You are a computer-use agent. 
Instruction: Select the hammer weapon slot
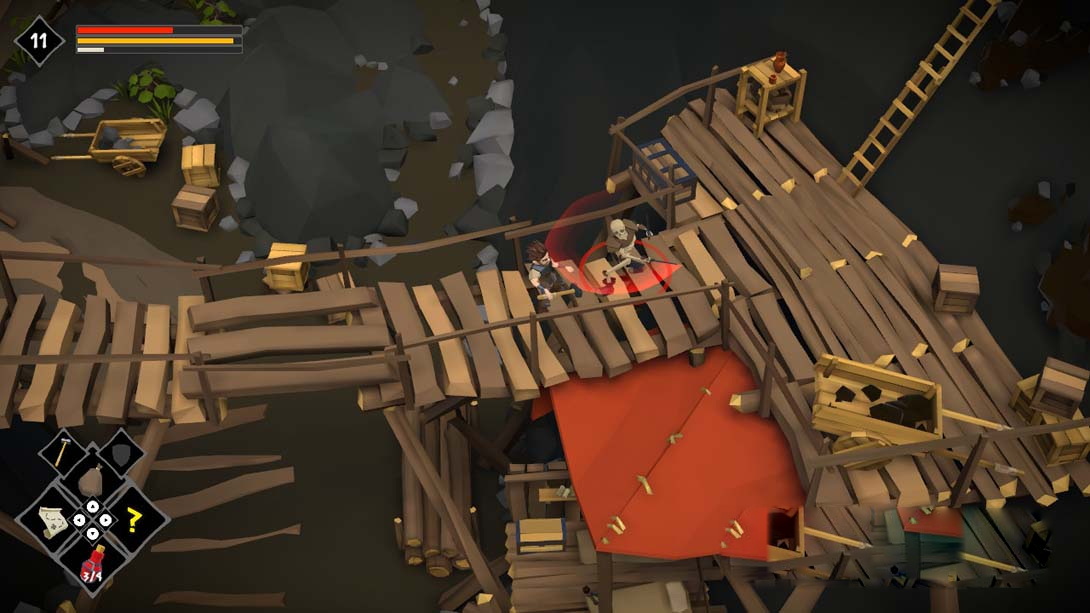pyautogui.click(x=61, y=452)
